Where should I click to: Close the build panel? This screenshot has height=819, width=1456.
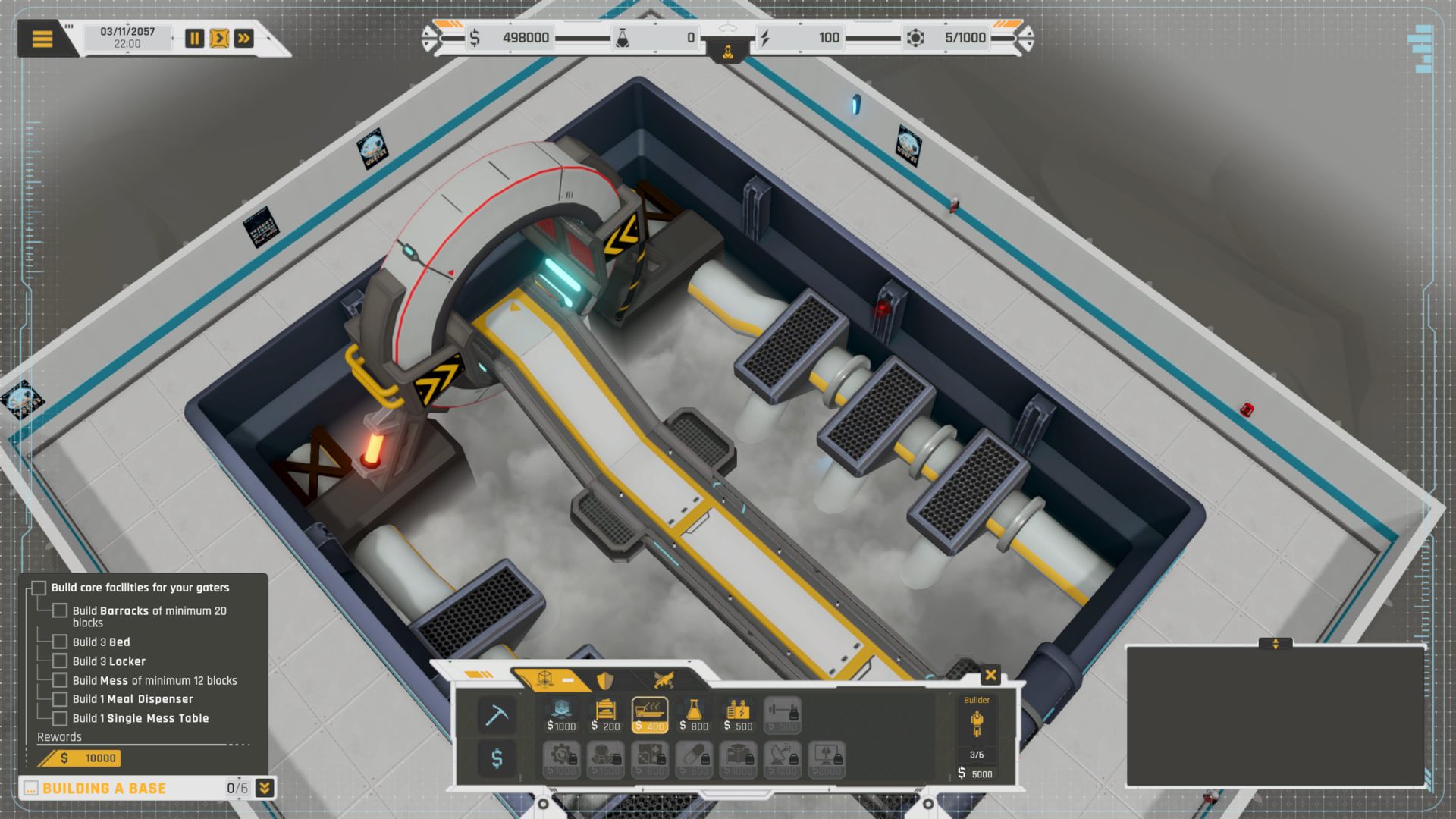990,675
